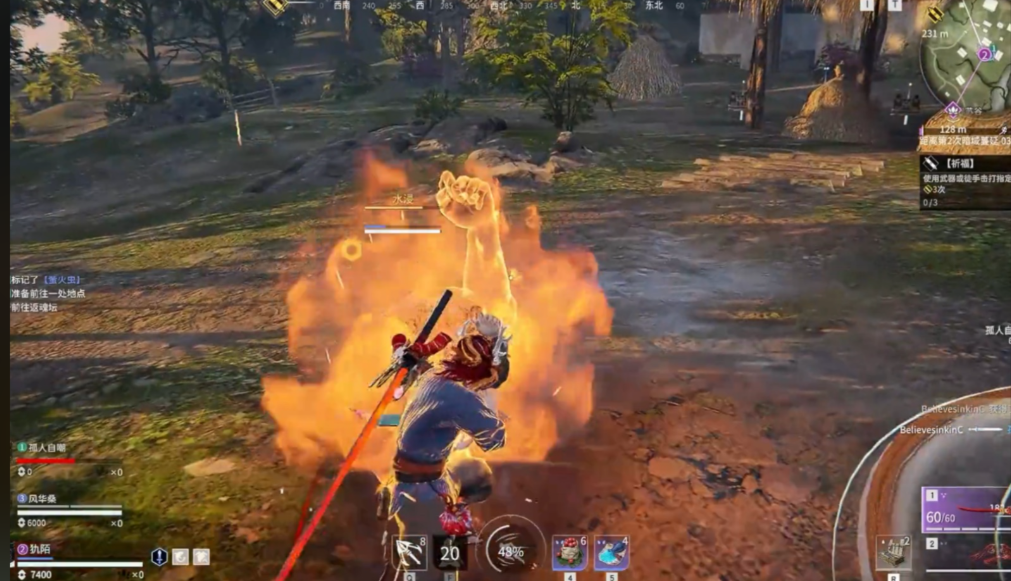The width and height of the screenshot is (1011, 581).
Task: Open the 祈福 quest tracker panel
Action: 965,182
